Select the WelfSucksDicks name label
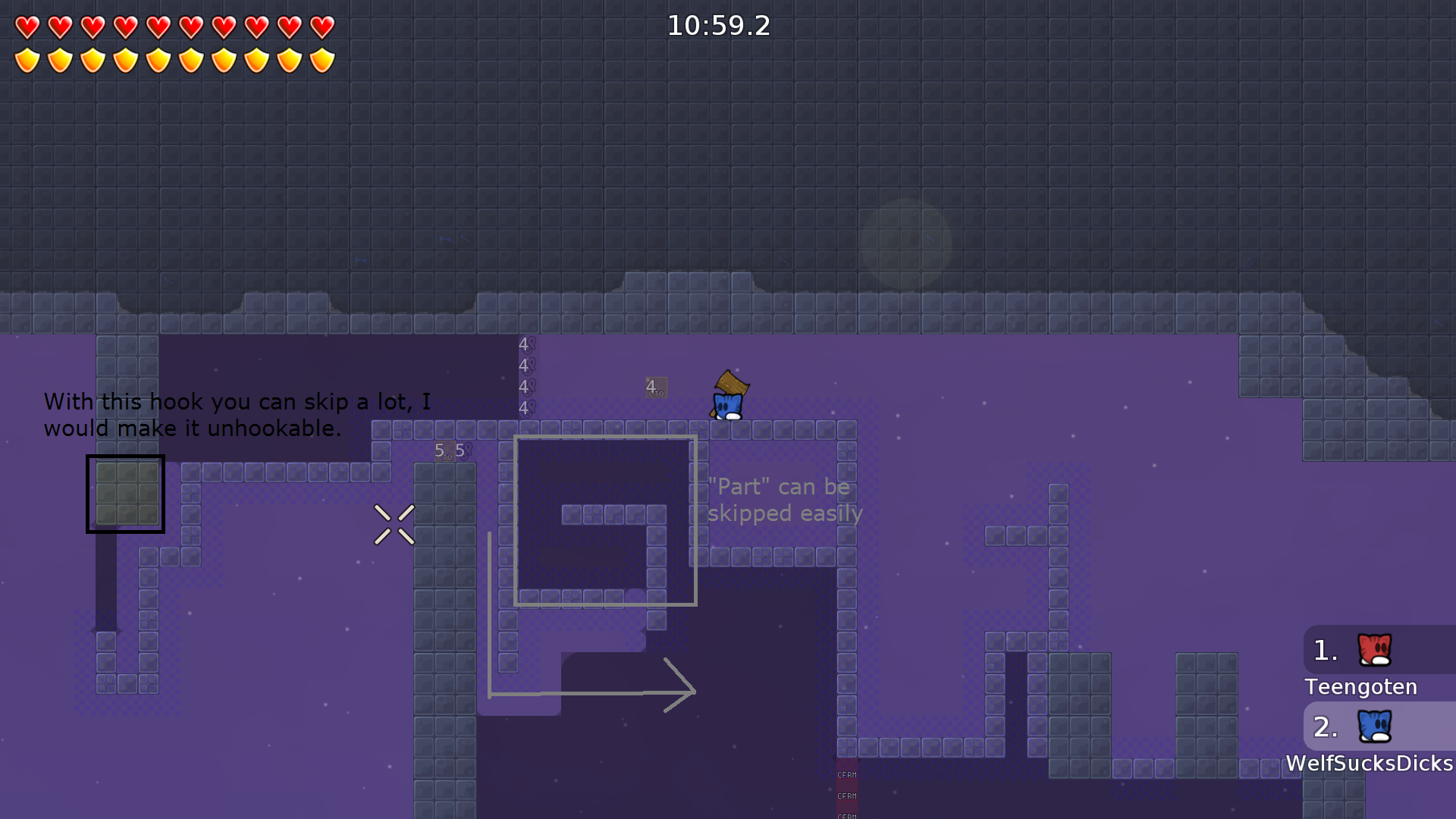Viewport: 1456px width, 819px height. point(1367,764)
